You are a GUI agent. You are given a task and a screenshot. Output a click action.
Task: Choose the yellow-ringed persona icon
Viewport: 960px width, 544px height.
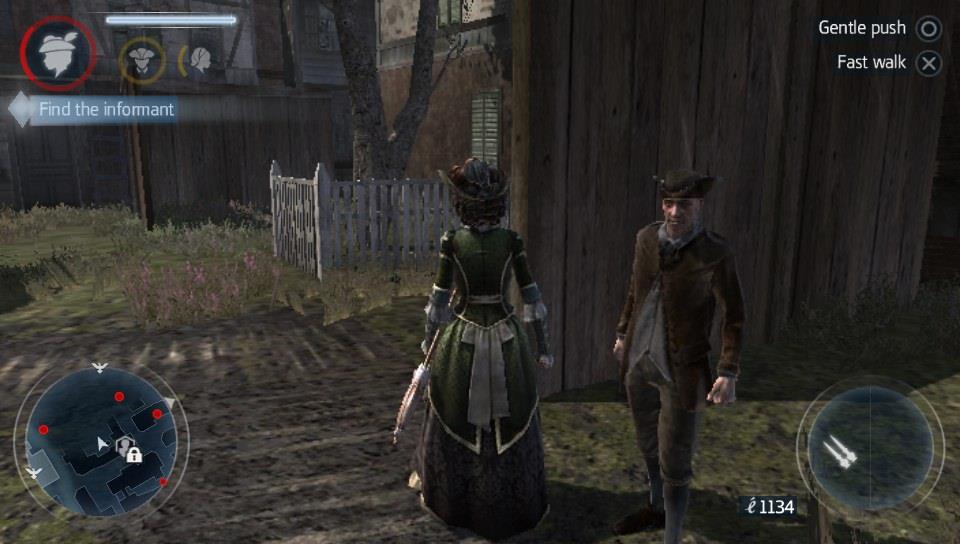click(141, 60)
